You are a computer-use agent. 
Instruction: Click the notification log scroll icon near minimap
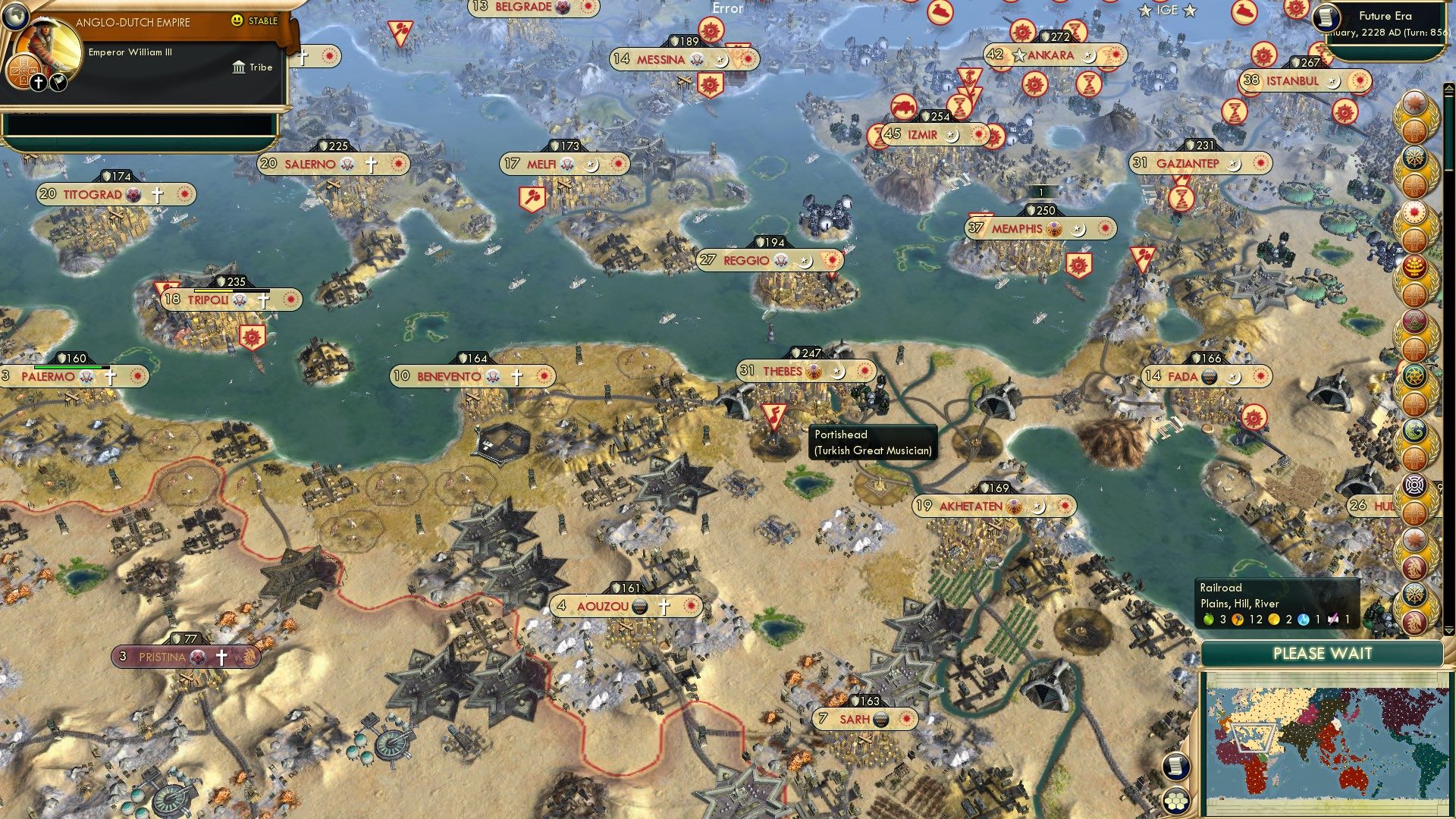tap(1176, 766)
